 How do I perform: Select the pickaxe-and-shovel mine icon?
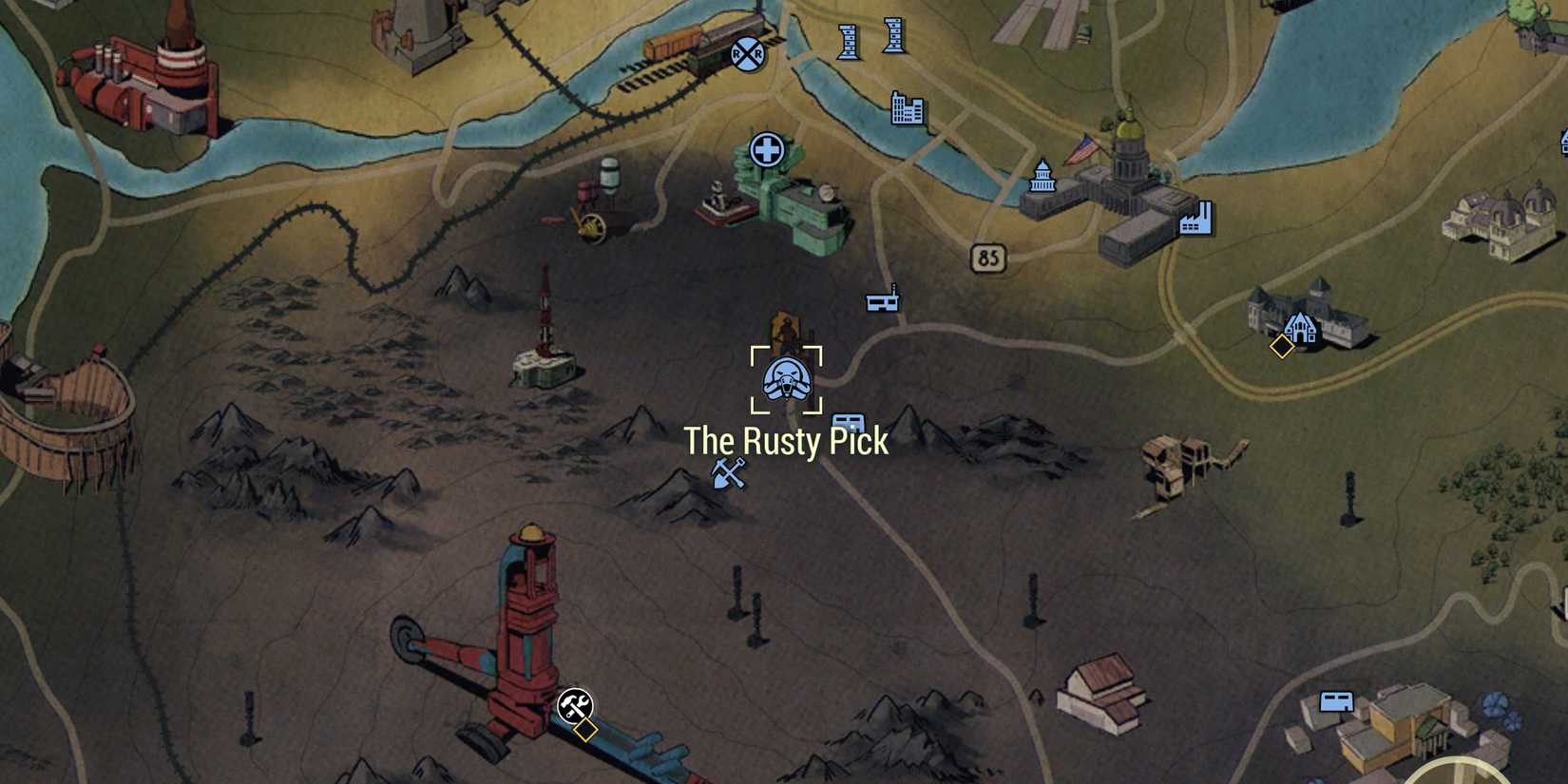click(730, 472)
